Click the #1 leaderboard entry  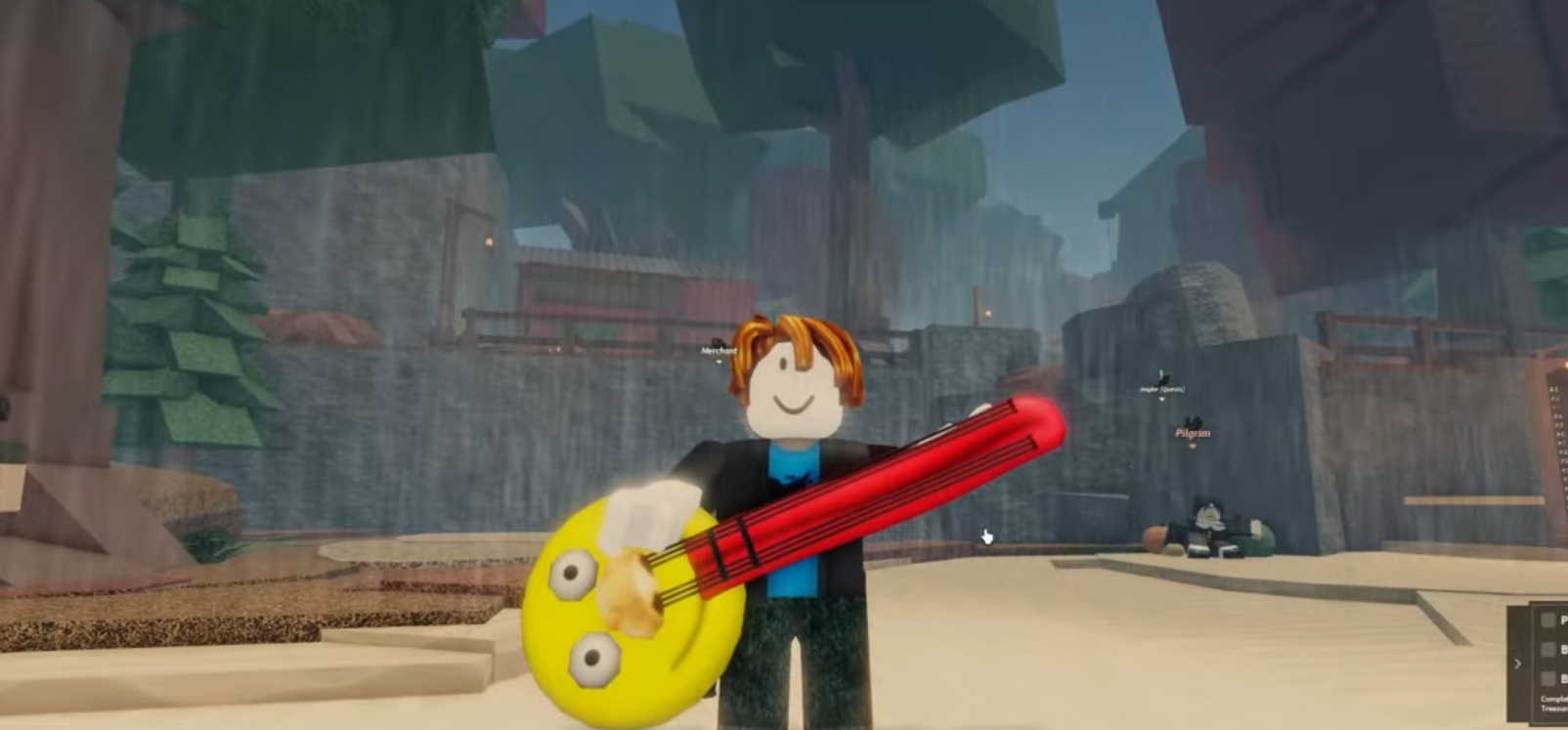click(1554, 390)
